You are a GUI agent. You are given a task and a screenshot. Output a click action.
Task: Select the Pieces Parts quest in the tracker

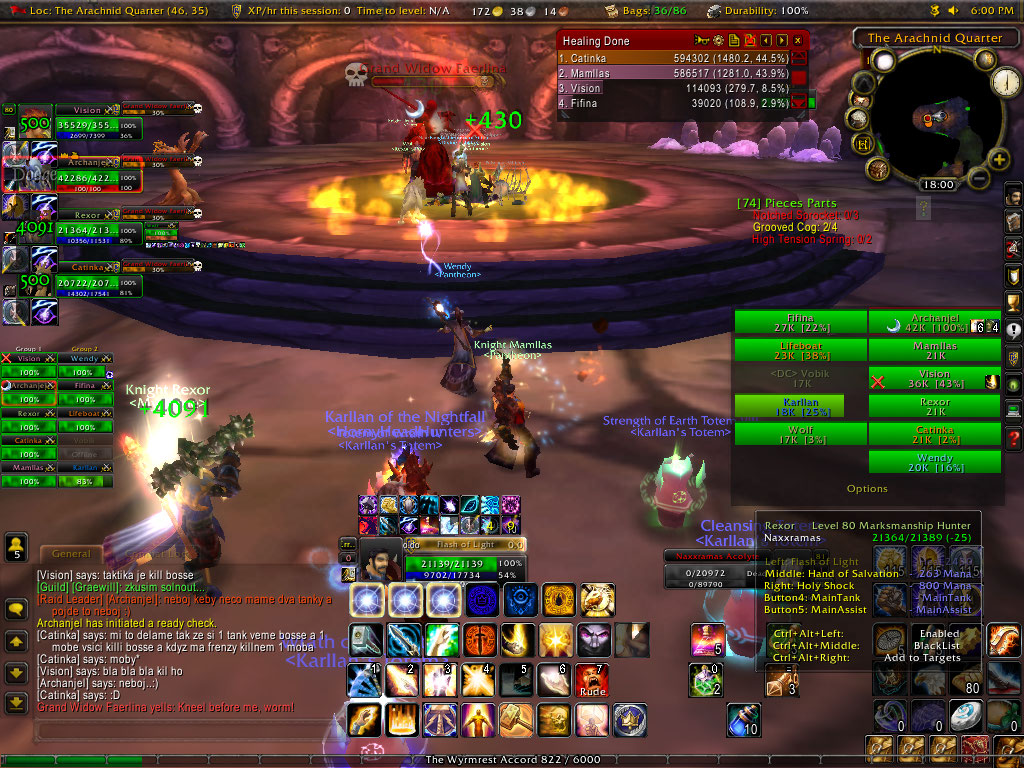click(x=786, y=203)
